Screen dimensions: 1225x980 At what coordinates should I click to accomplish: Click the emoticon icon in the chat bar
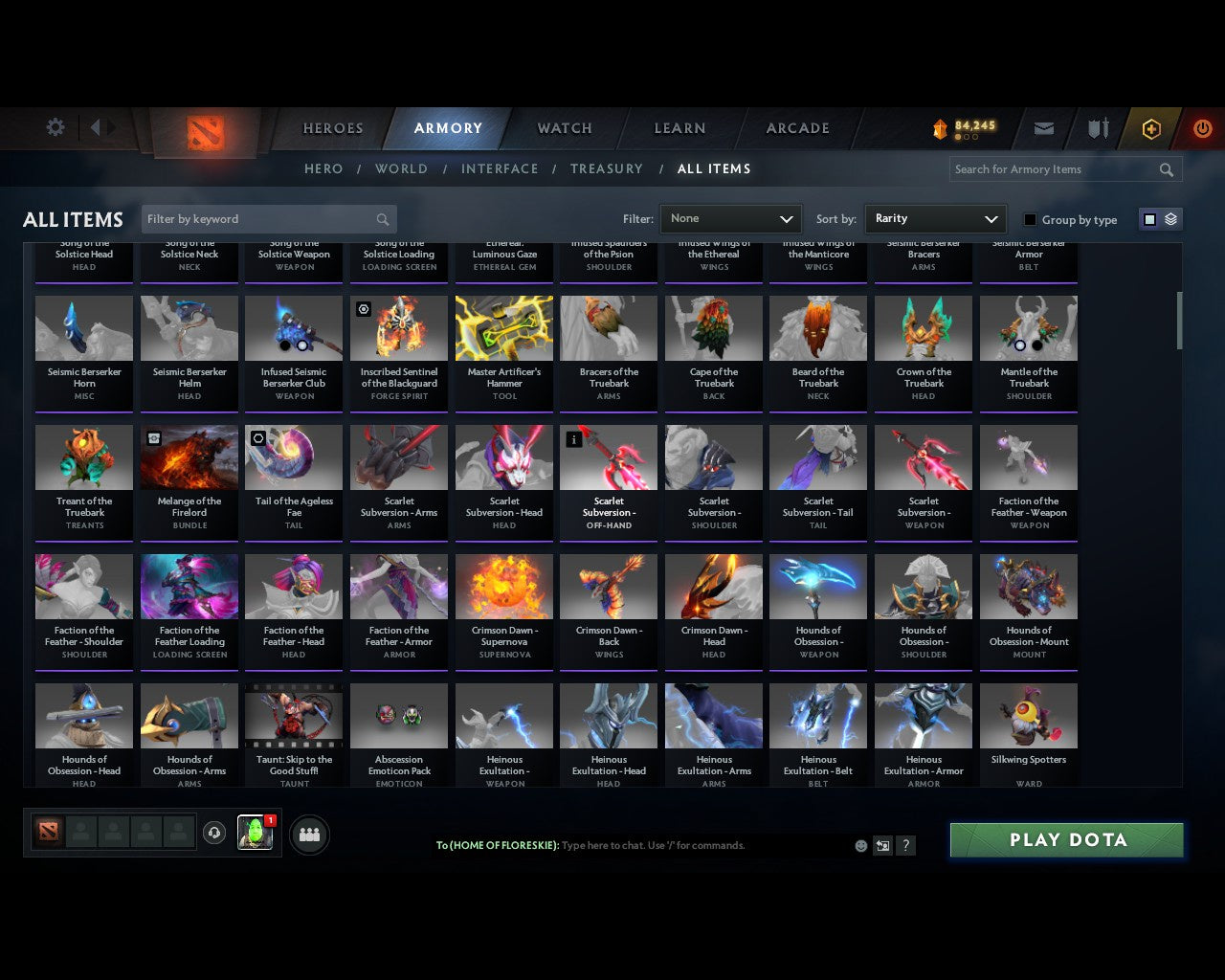862,846
